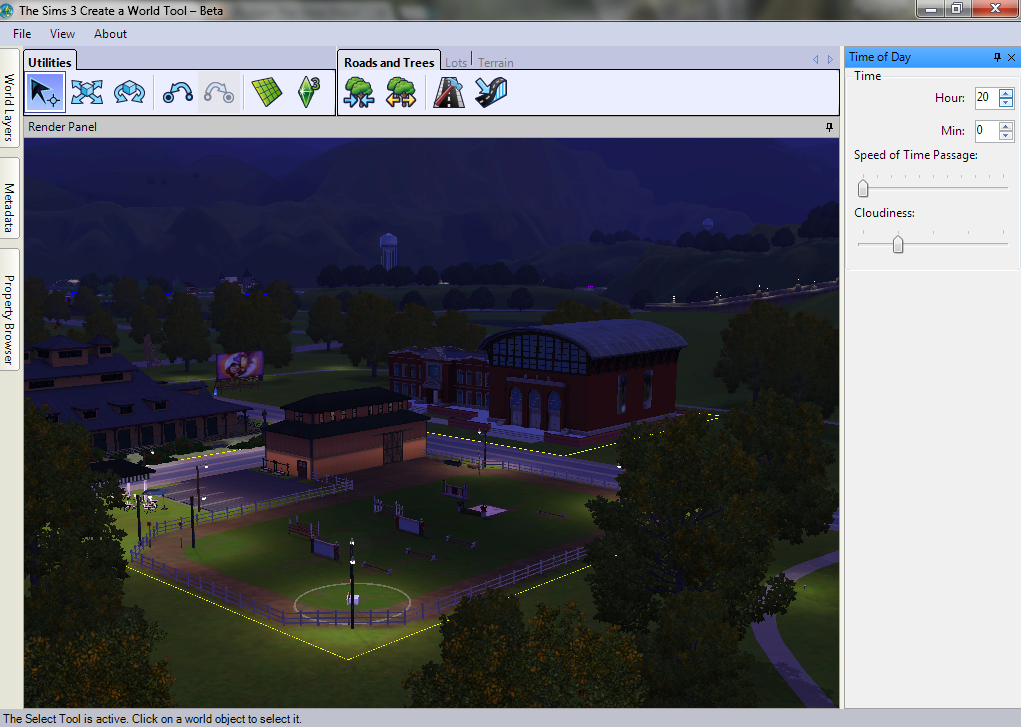
Task: Click the Speed of Time Passage slider handle
Action: pos(863,188)
